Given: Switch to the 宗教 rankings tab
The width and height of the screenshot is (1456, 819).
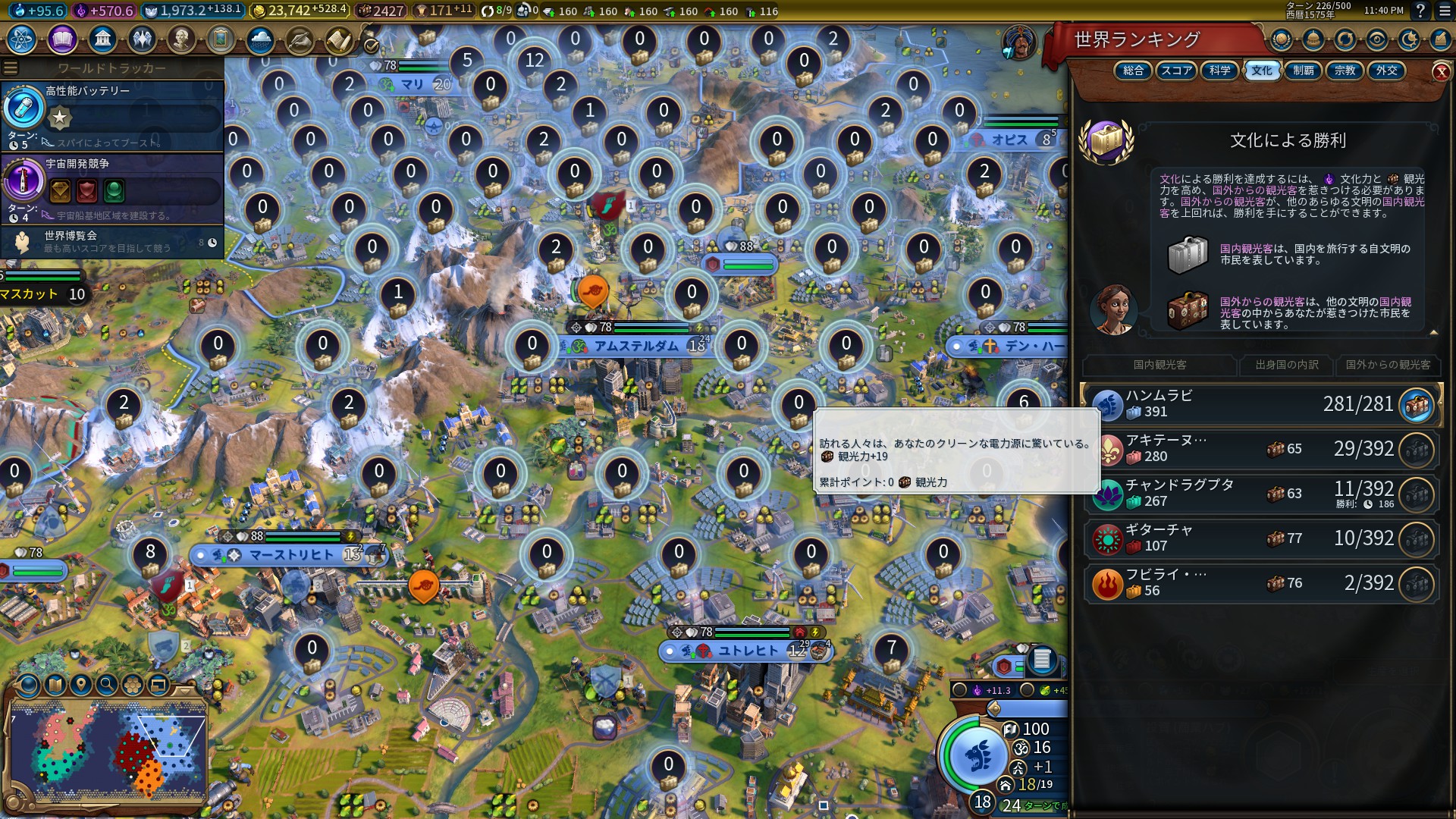Looking at the screenshot, I should coord(1344,71).
